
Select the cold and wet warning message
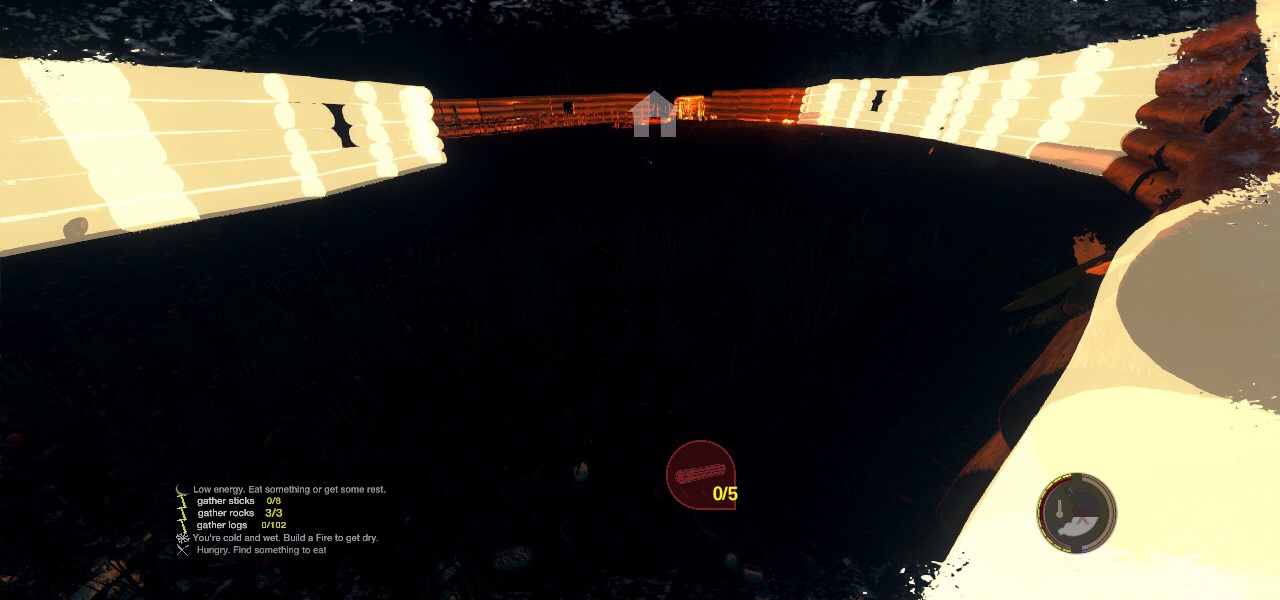(285, 538)
